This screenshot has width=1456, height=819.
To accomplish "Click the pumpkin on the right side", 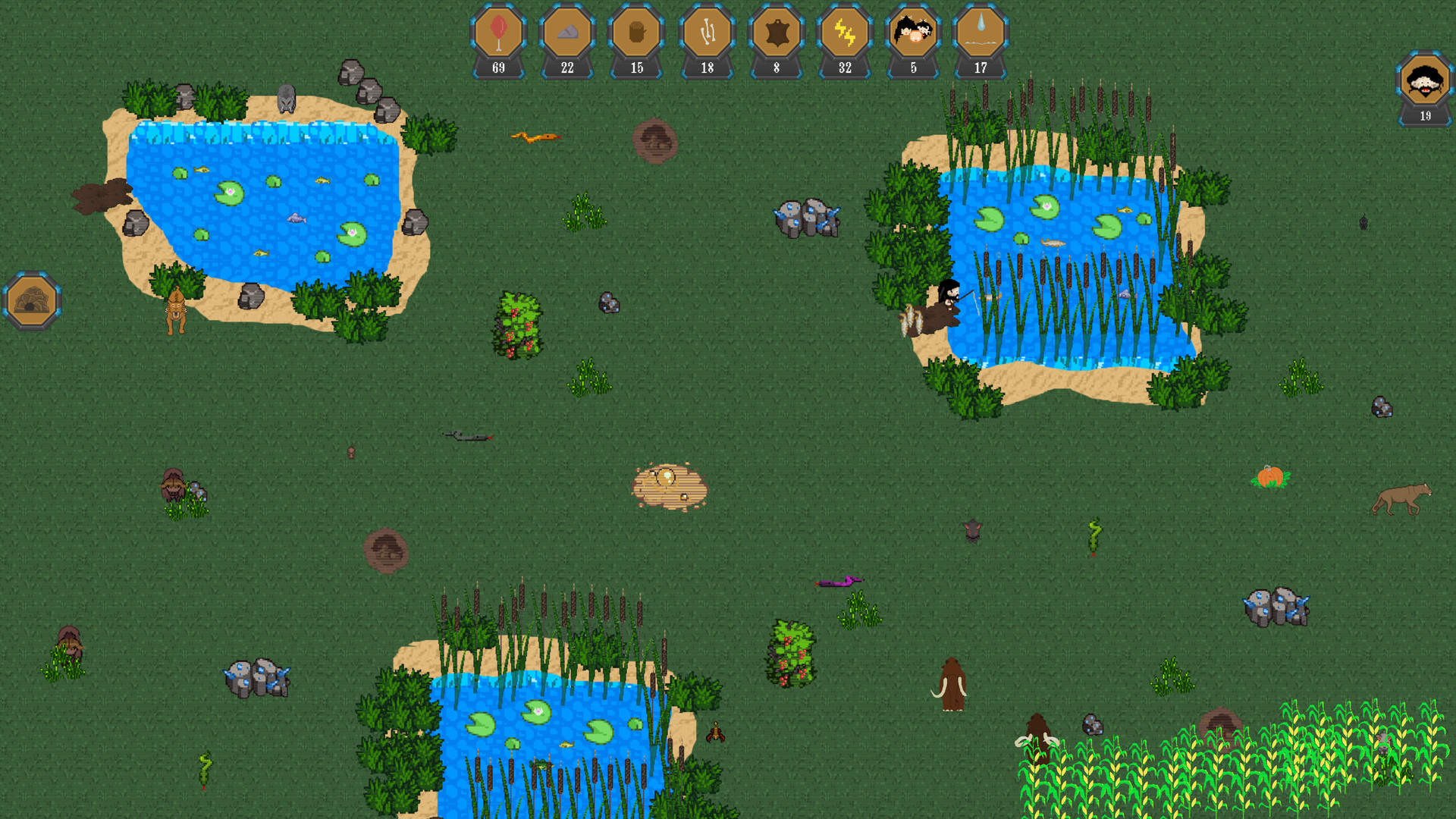I will point(1272,478).
